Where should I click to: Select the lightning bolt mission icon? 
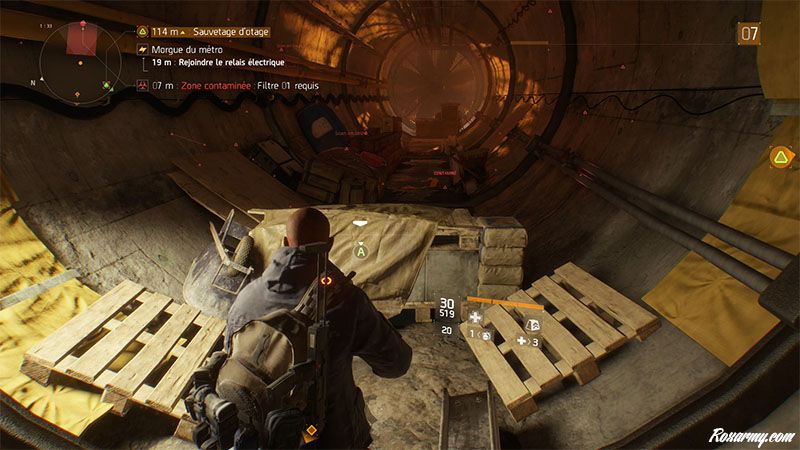tap(142, 49)
